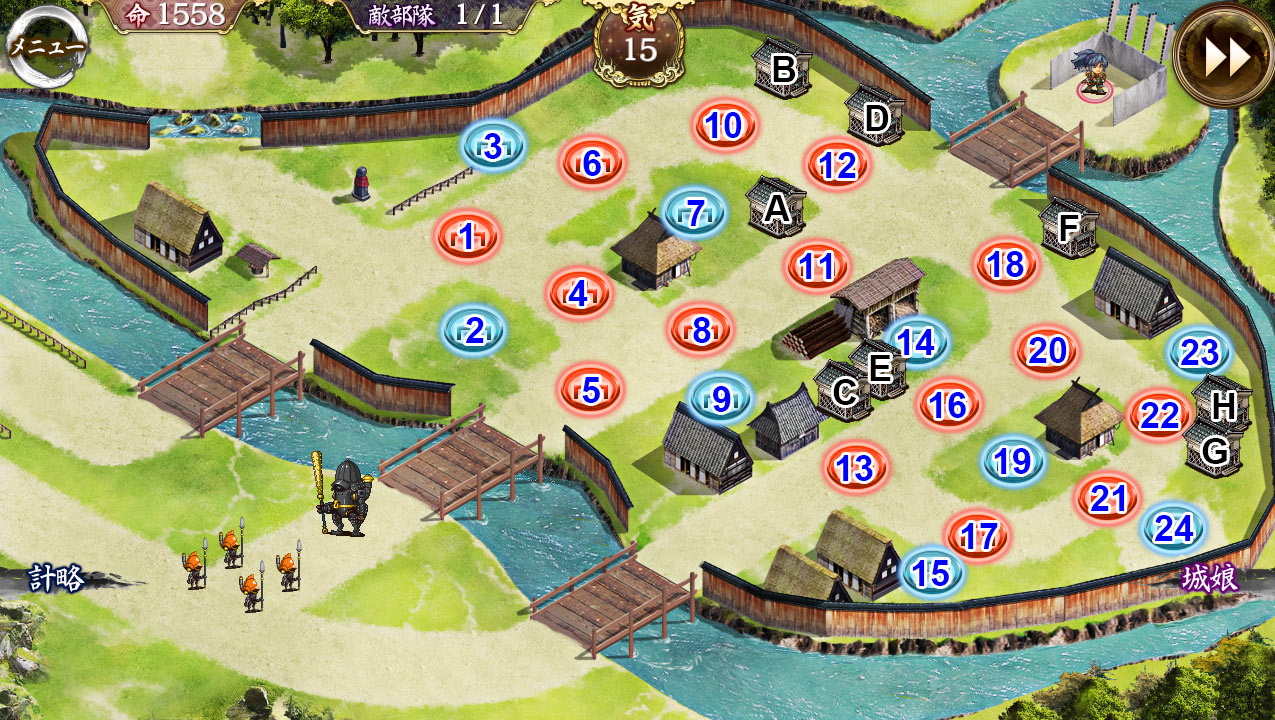Choose red placement slot 10

click(x=726, y=126)
